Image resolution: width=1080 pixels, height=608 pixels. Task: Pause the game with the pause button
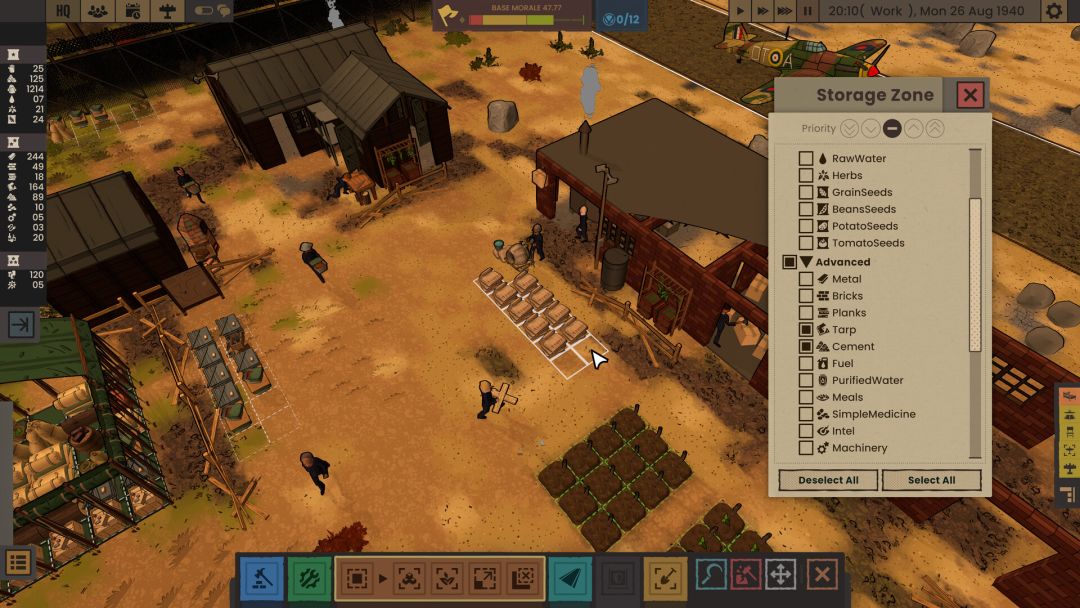tap(807, 11)
